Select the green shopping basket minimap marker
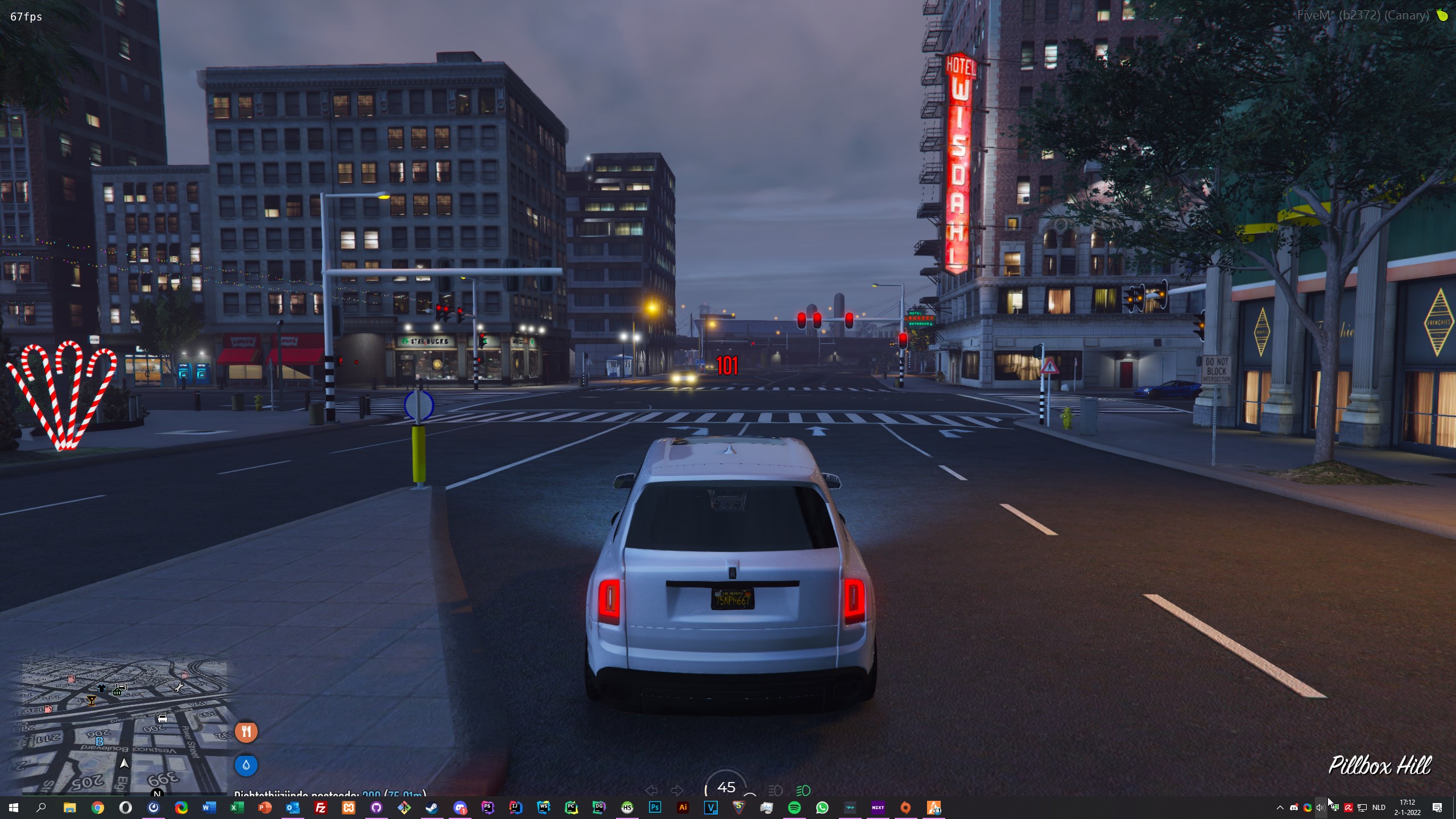 (x=118, y=691)
